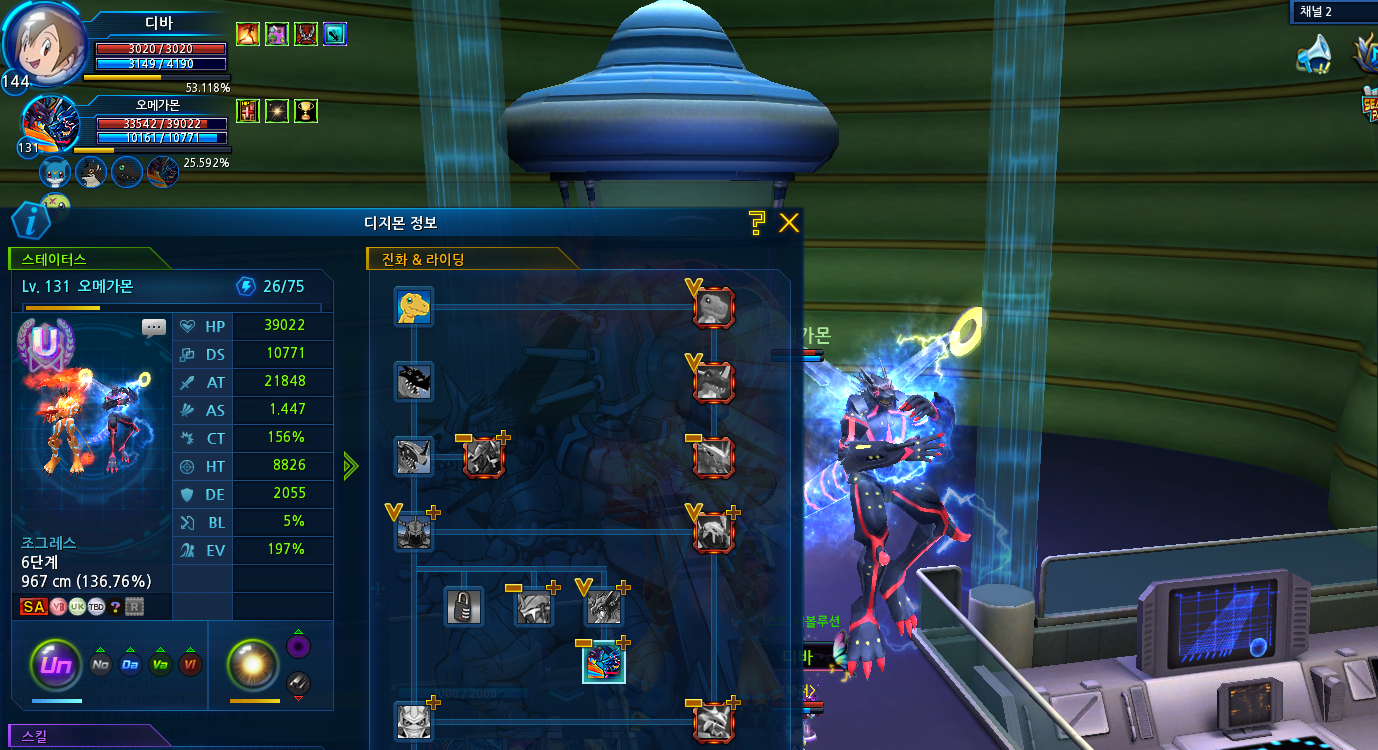This screenshot has height=750, width=1378.
Task: Click the red SA rank badge
Action: [x=33, y=607]
